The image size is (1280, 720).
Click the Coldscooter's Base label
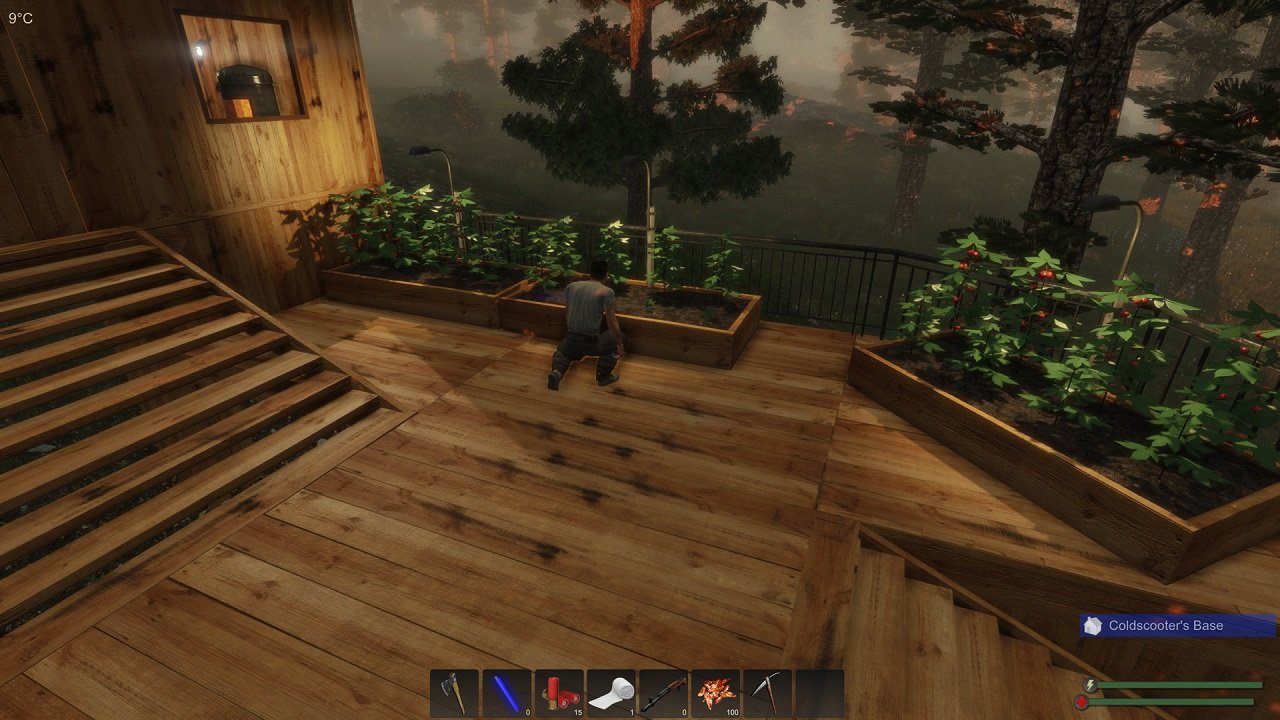(x=1165, y=625)
